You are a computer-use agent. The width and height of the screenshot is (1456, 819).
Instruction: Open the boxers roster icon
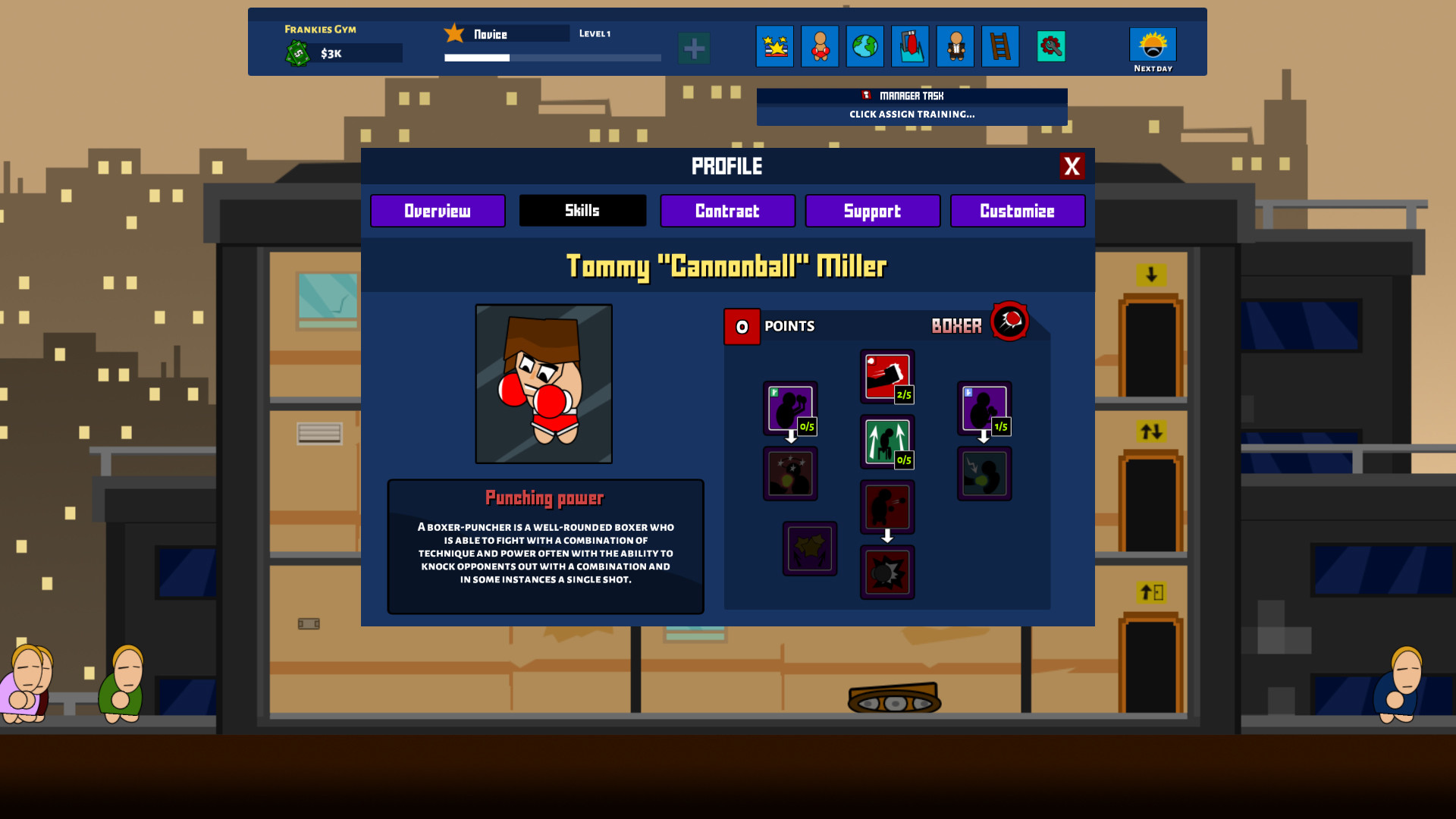(820, 46)
